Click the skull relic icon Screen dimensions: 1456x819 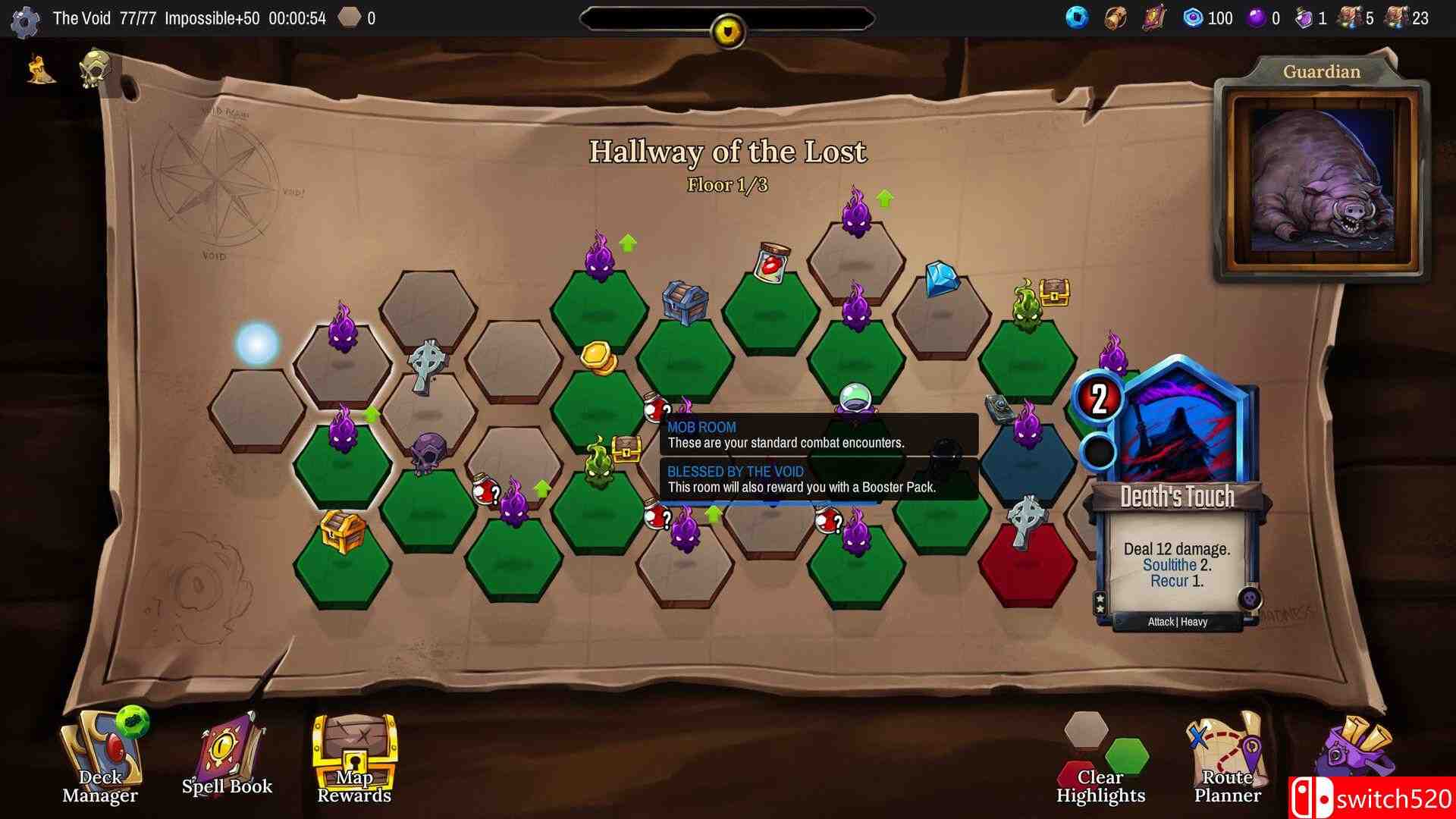96,70
